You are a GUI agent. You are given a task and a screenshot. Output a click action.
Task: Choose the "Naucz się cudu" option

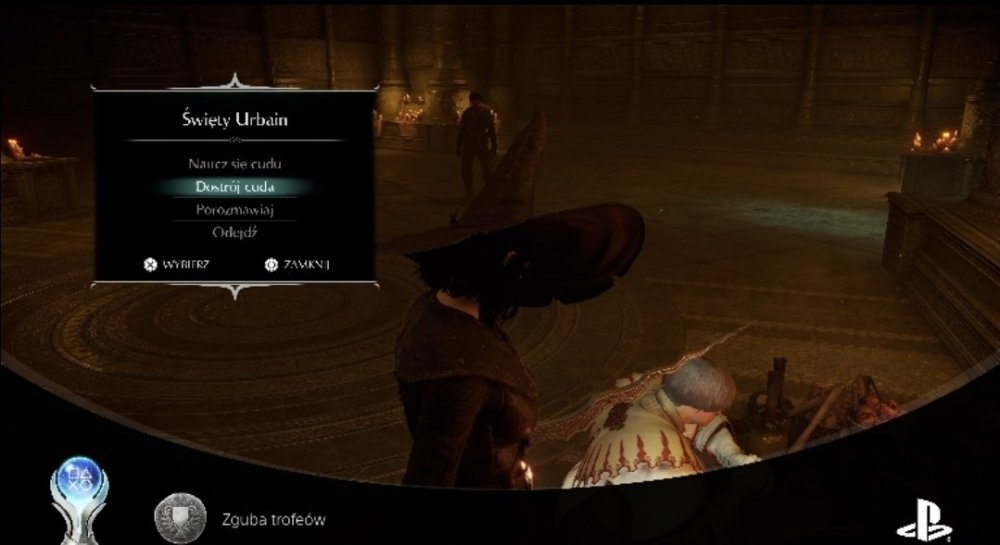coord(234,163)
